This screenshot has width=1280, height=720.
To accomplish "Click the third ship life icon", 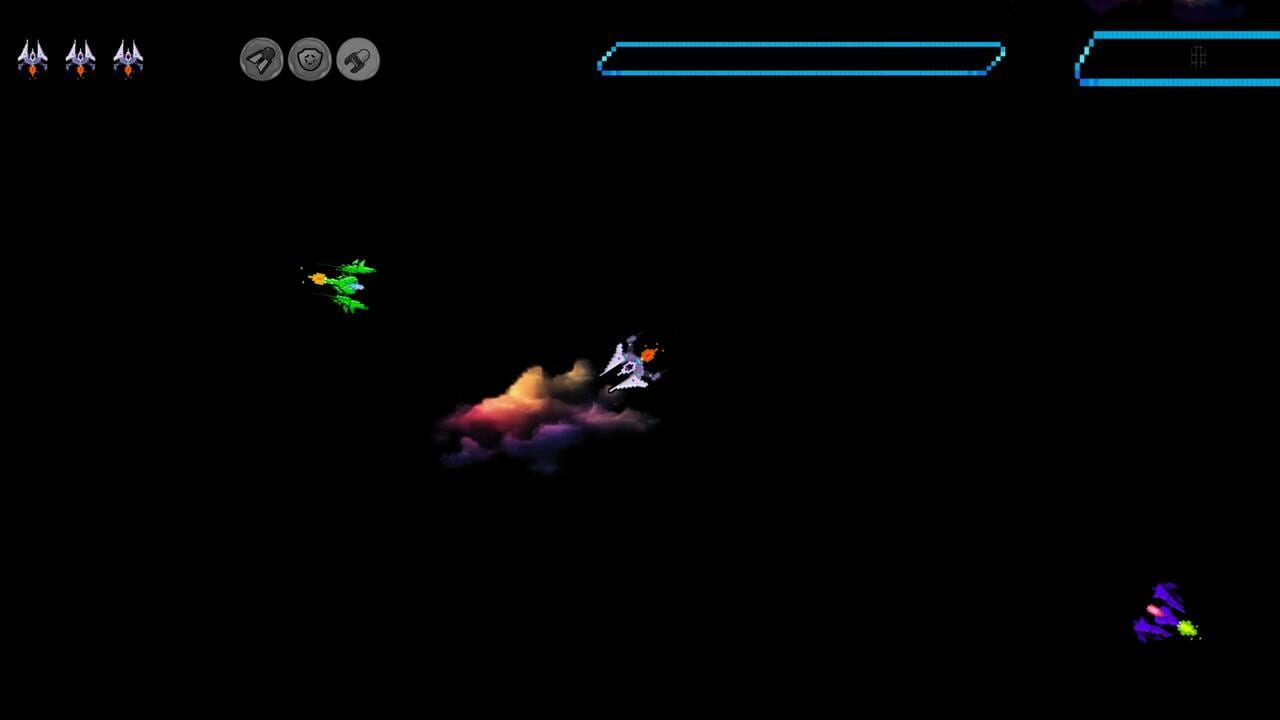I will [129, 58].
